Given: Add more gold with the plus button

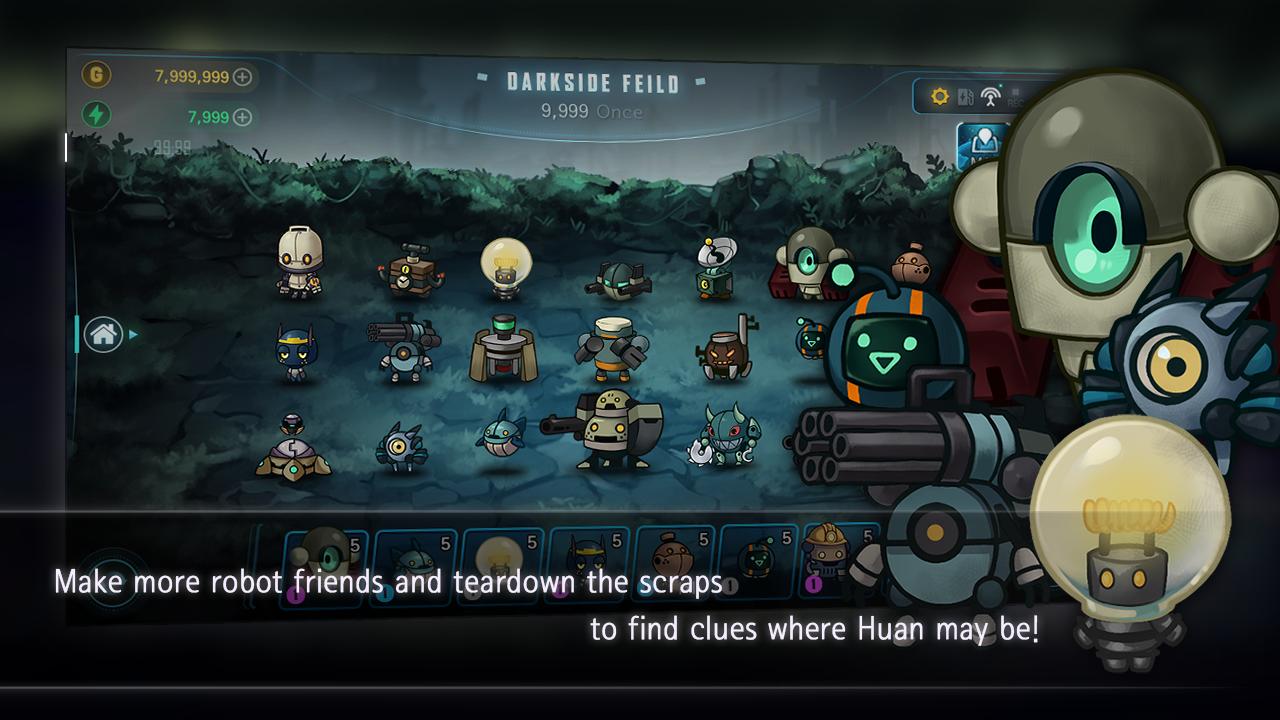Looking at the screenshot, I should (242, 77).
